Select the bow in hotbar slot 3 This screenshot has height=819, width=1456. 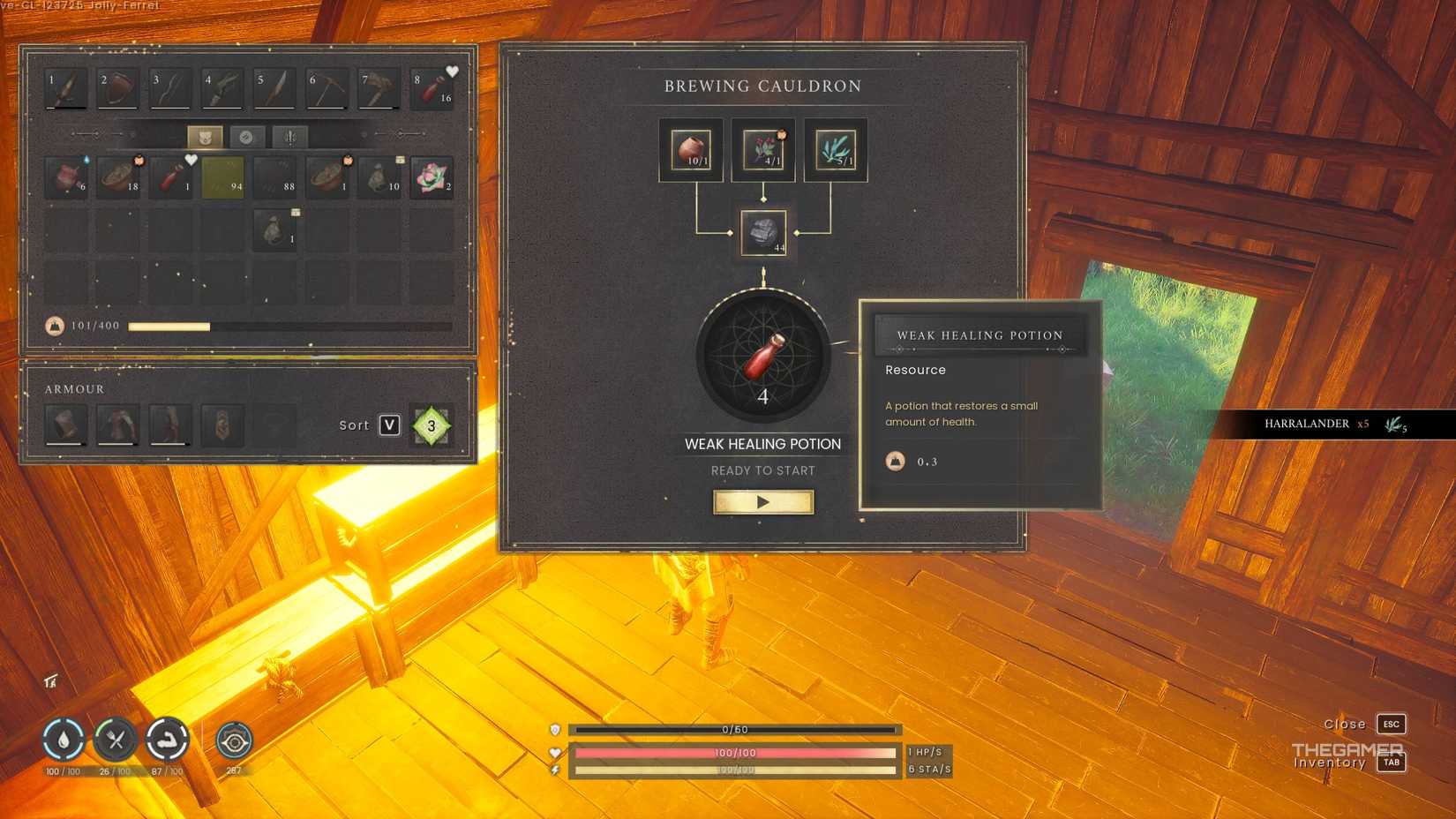click(170, 89)
